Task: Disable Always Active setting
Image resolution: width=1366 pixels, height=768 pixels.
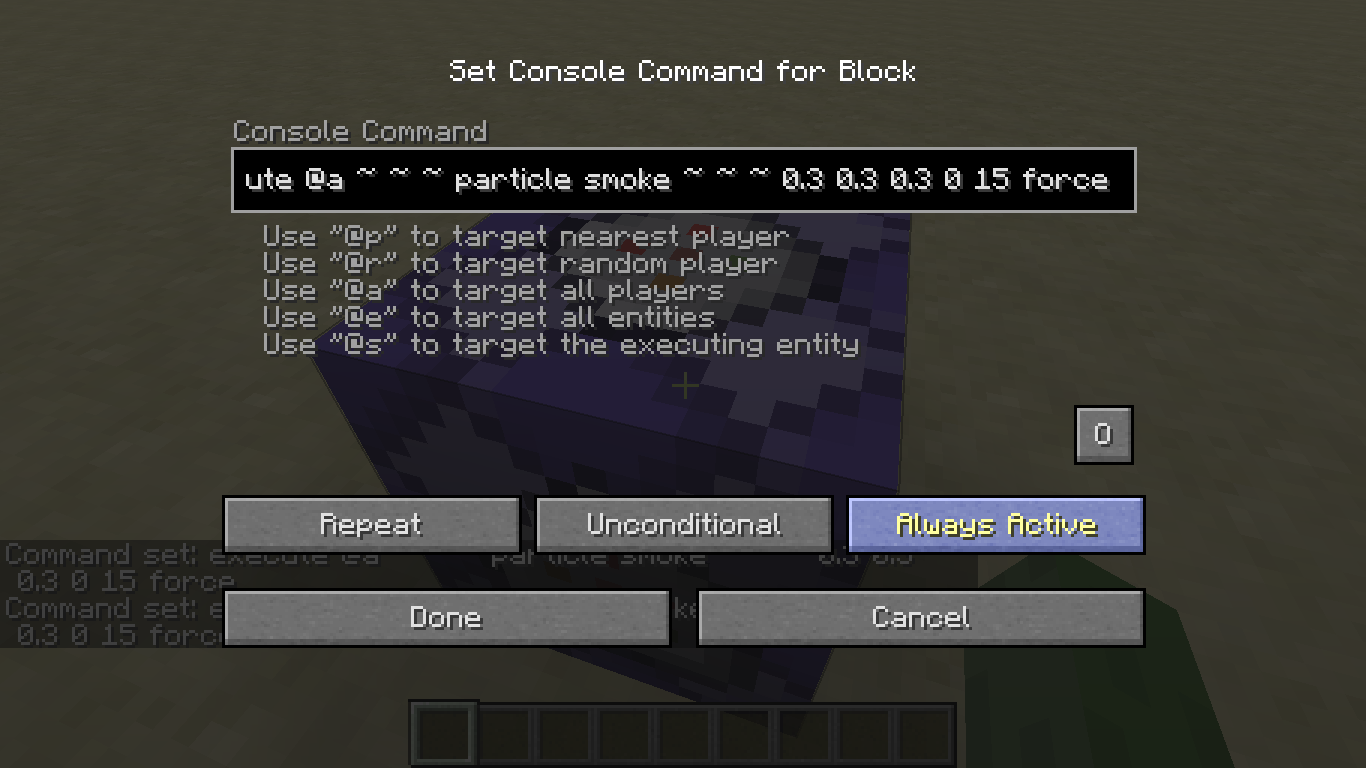Action: (x=996, y=524)
